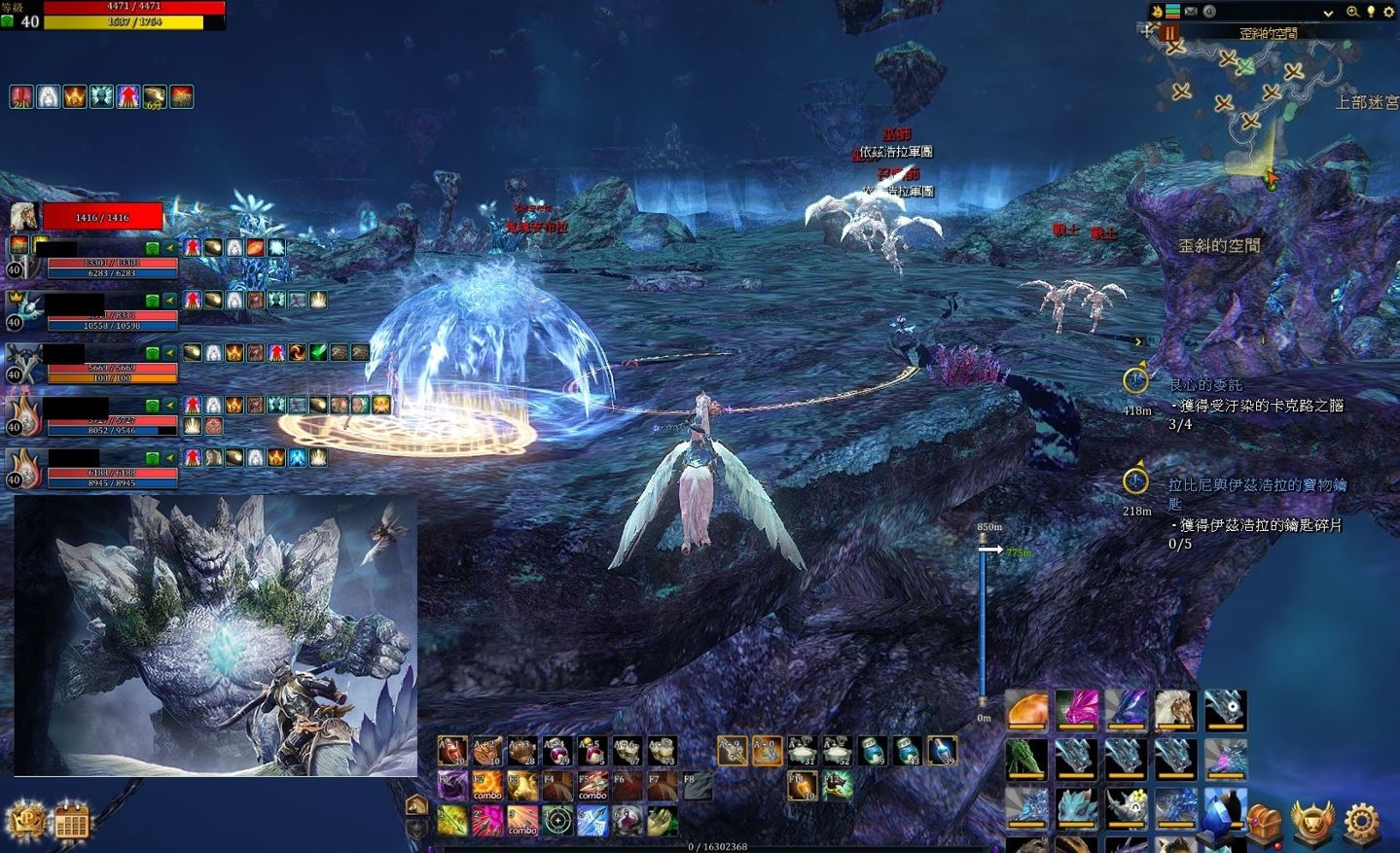Open minimap gear settings icon
The height and width of the screenshot is (853, 1400).
point(1388,12)
